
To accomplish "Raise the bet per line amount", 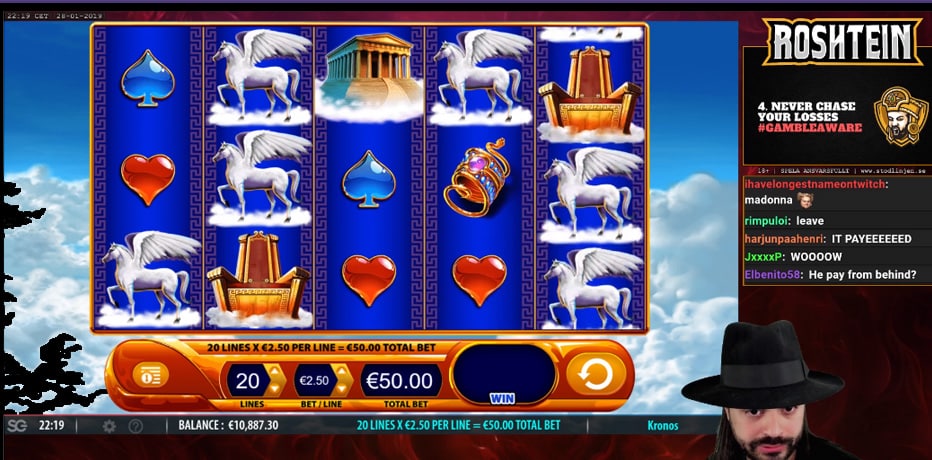I will 342,373.
